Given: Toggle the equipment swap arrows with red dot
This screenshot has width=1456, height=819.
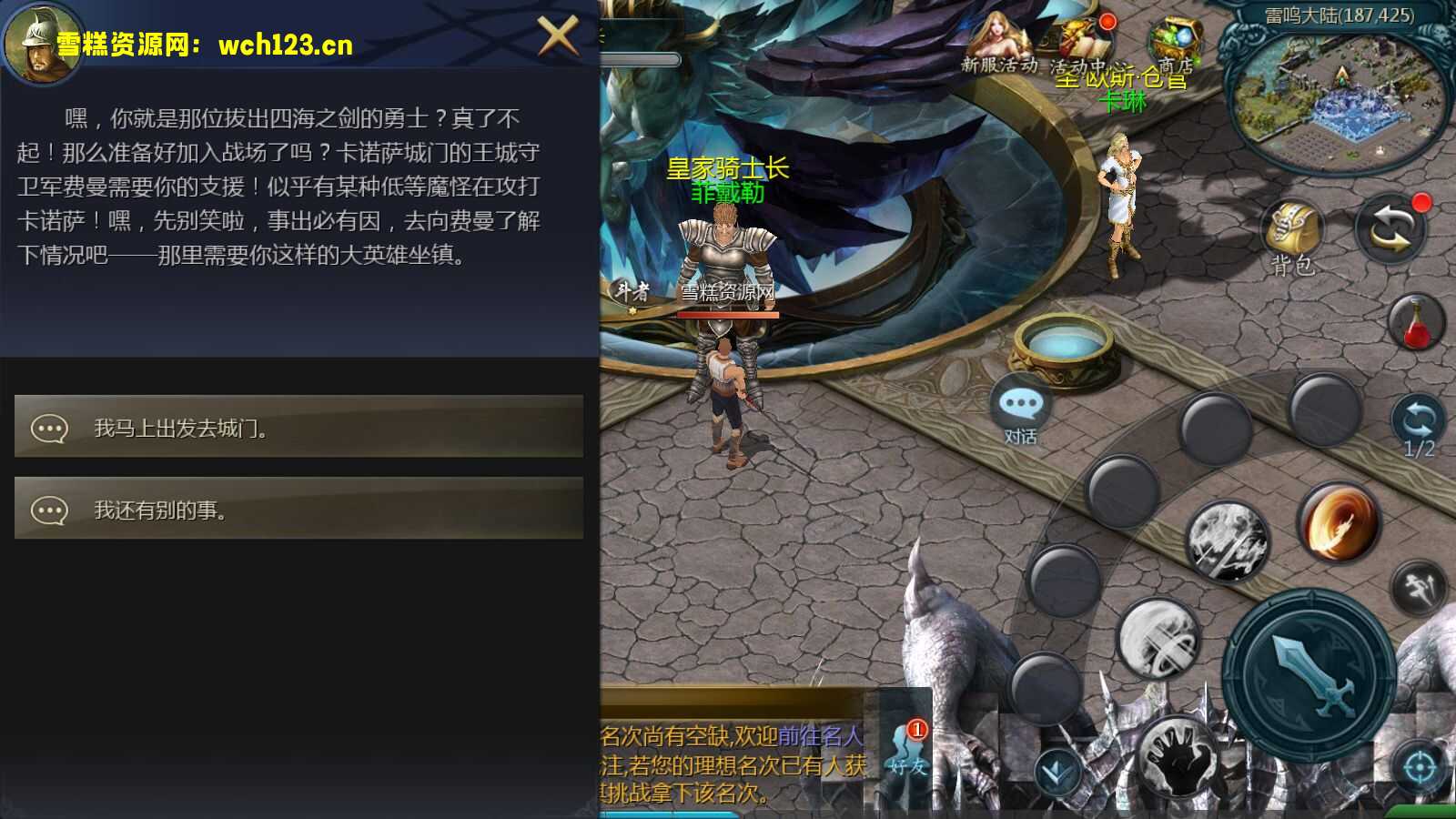Looking at the screenshot, I should coord(1390,229).
